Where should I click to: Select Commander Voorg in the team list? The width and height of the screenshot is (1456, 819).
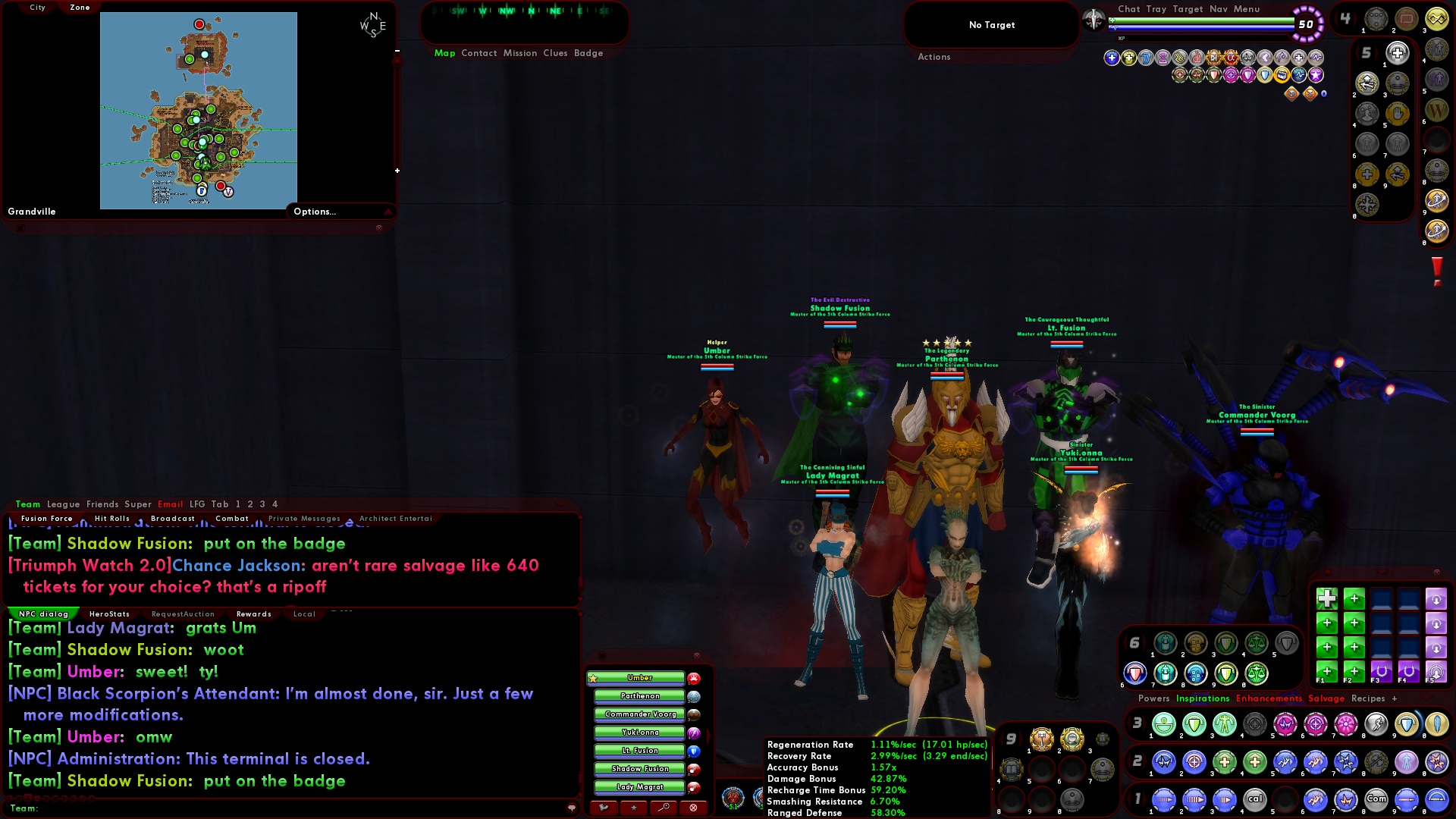(639, 714)
